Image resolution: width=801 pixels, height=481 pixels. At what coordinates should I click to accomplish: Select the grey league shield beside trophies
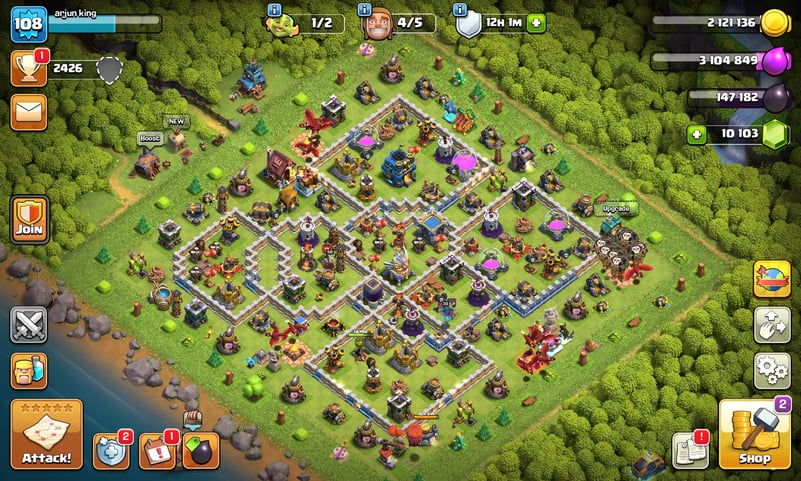[109, 69]
